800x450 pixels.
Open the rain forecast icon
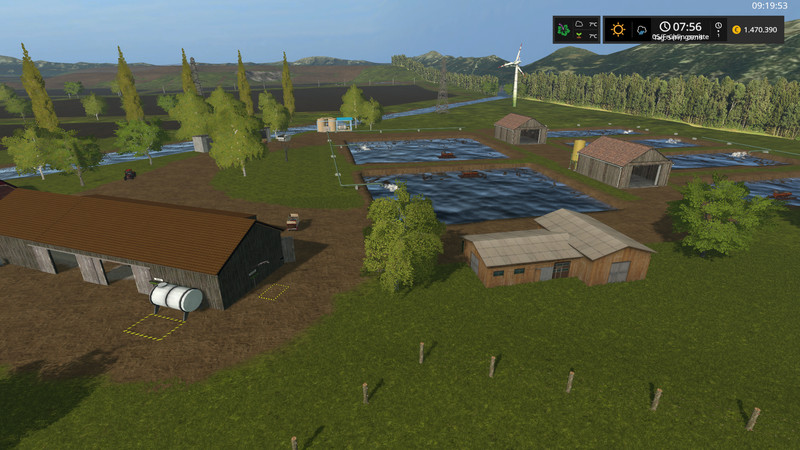pos(640,29)
